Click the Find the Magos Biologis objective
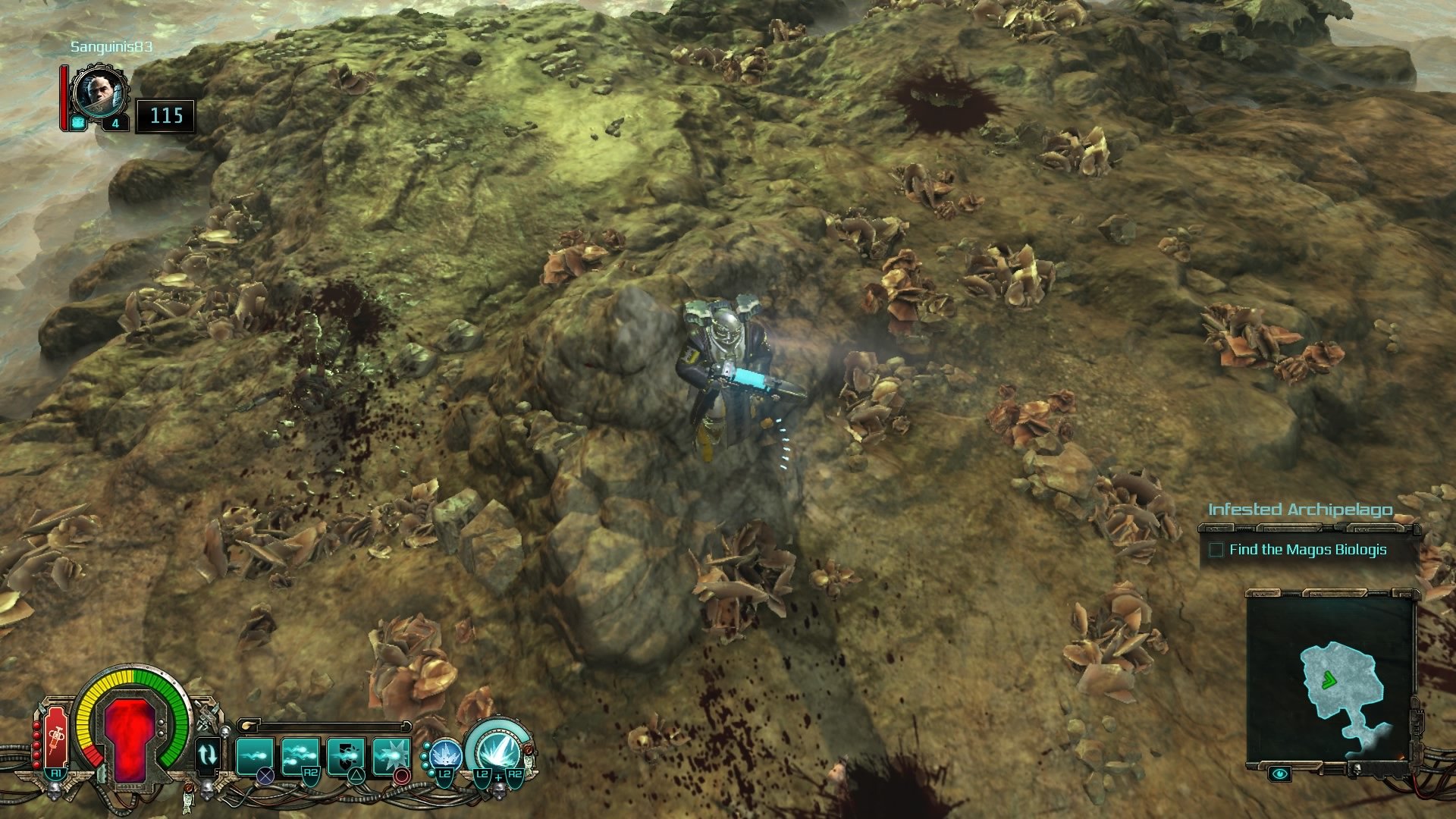 point(1307,550)
